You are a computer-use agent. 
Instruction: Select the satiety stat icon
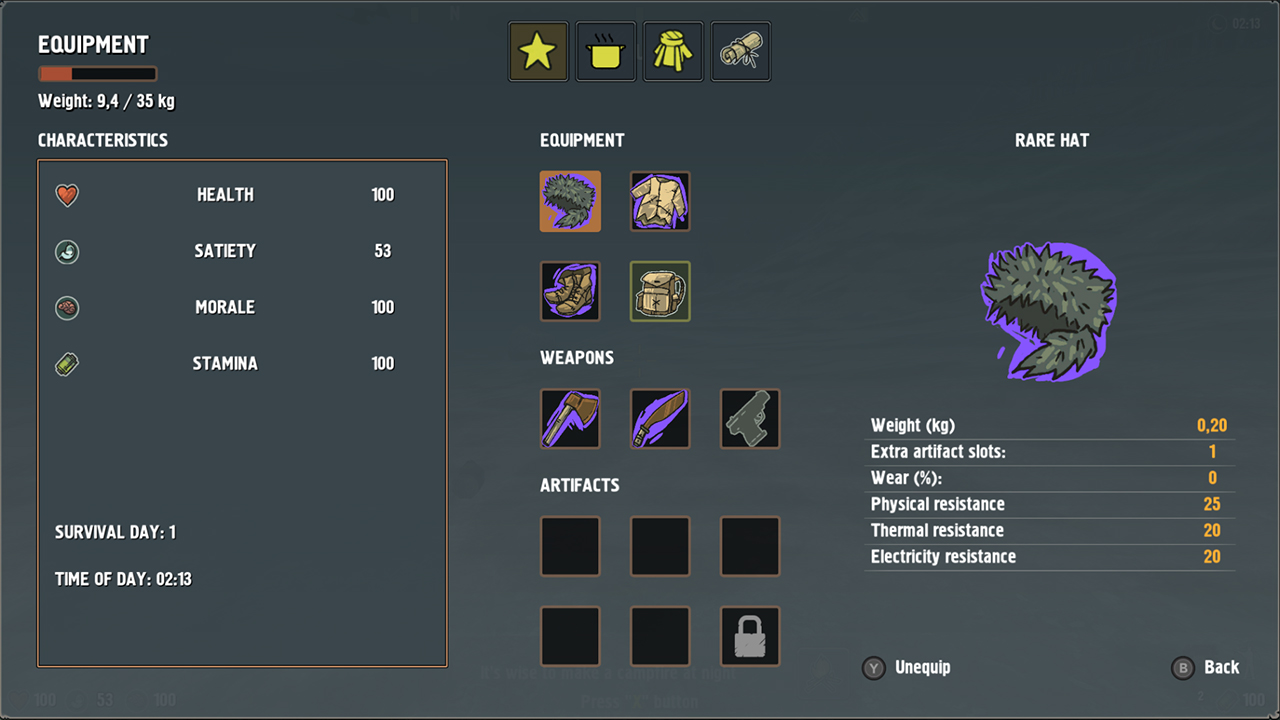click(x=66, y=251)
